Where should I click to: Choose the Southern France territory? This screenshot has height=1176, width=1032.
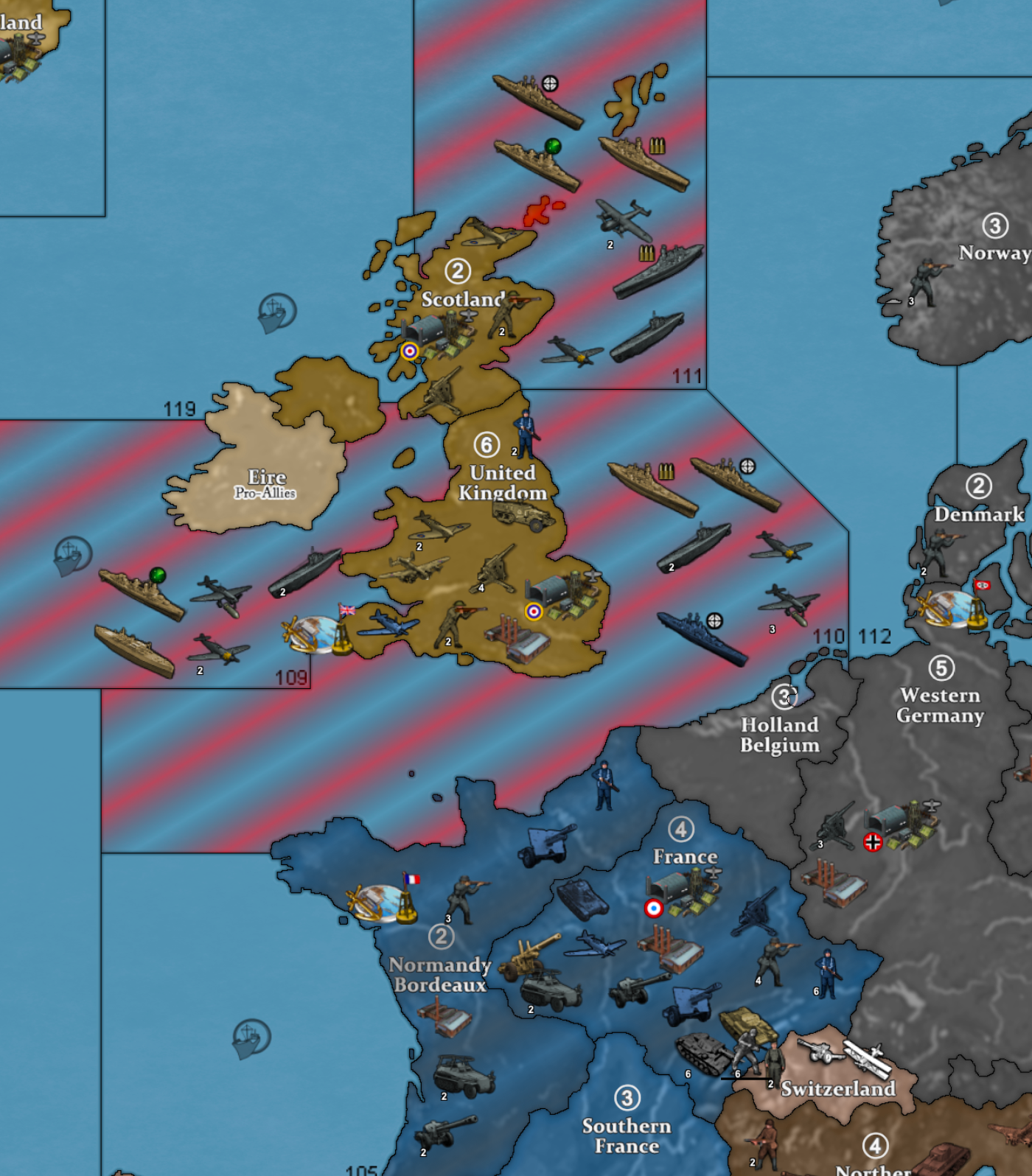point(627,1135)
